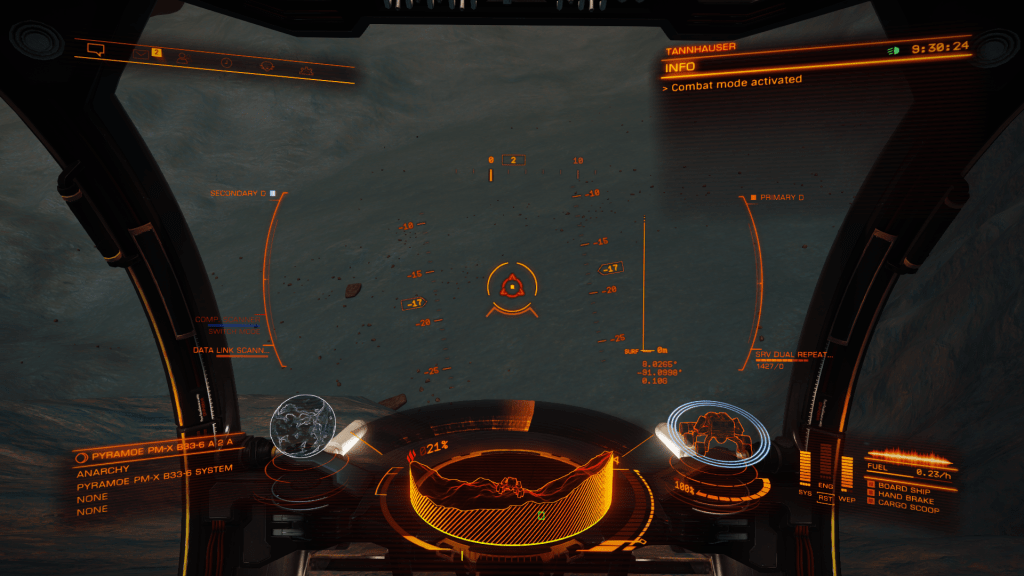Reset power distribution with RST
1024x576 pixels.
826,497
